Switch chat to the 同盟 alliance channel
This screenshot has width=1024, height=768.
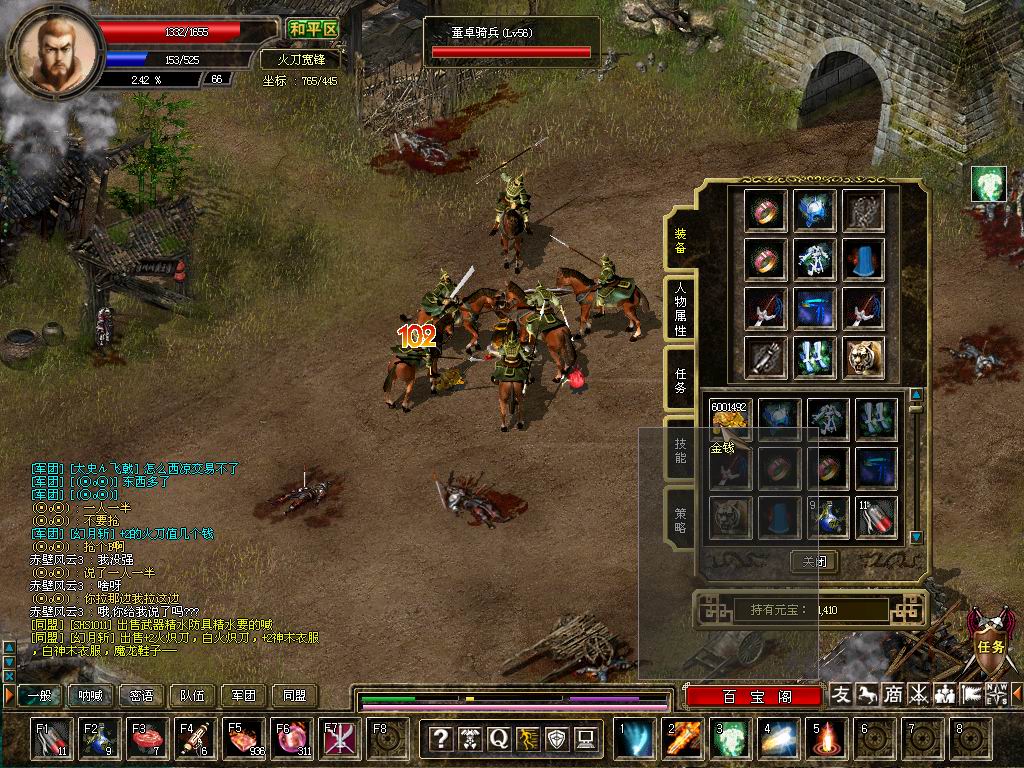coord(294,695)
